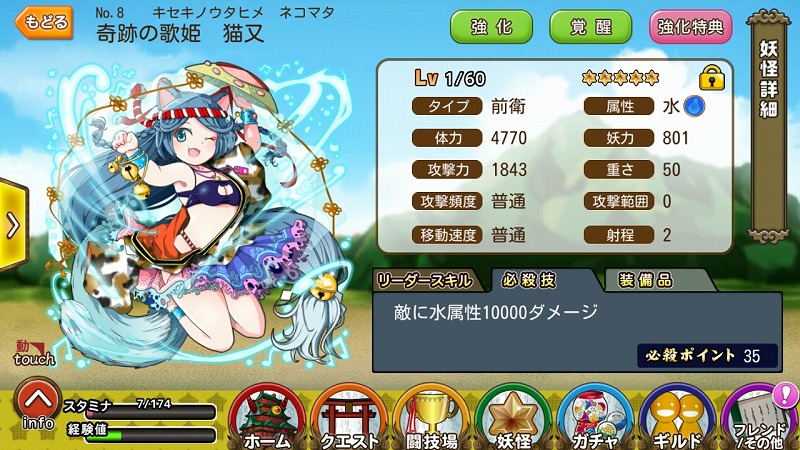800x450 pixels.
Task: Go to ホーム home screen
Action: (x=267, y=417)
